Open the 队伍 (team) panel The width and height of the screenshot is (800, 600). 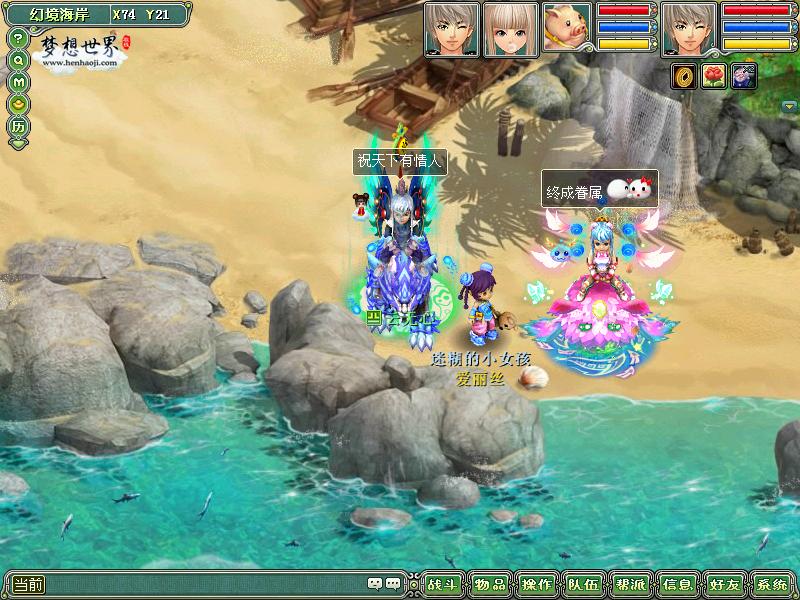click(583, 584)
